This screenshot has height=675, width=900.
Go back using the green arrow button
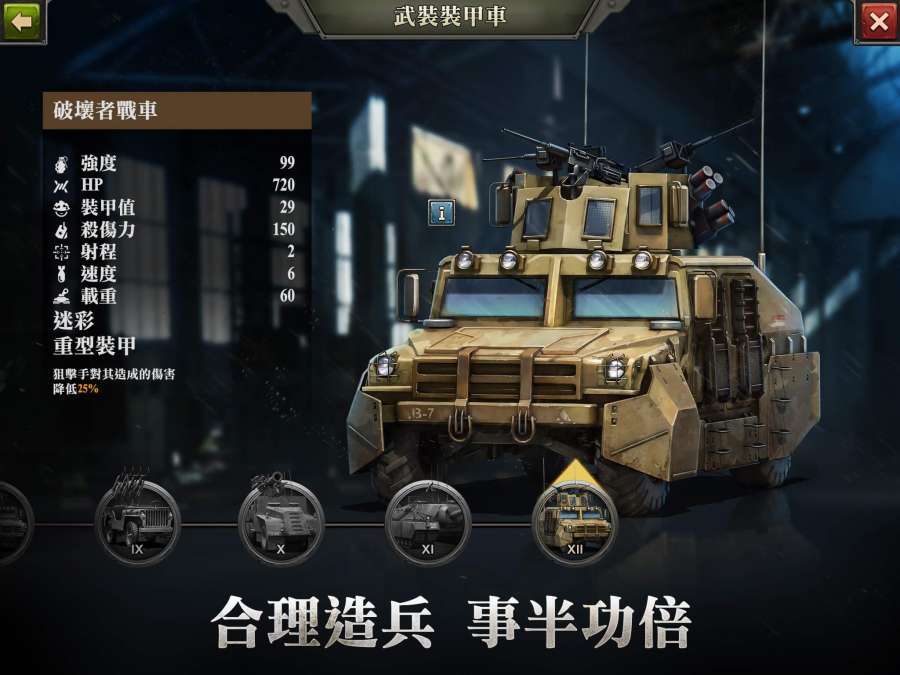[x=22, y=20]
